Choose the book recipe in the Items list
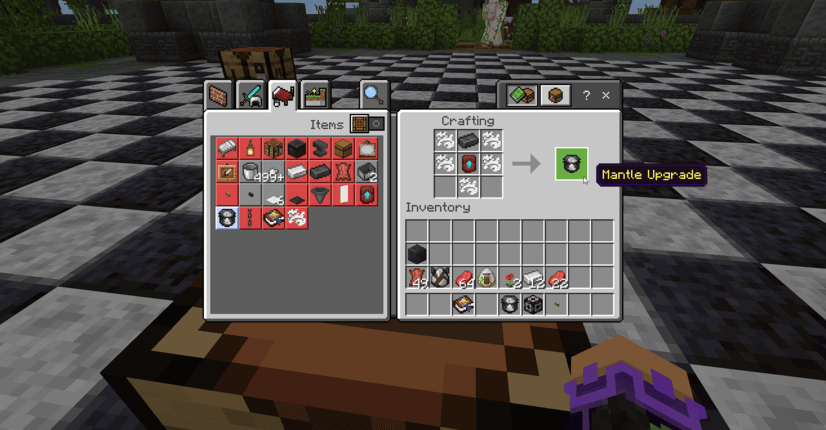The width and height of the screenshot is (826, 430). point(273,218)
